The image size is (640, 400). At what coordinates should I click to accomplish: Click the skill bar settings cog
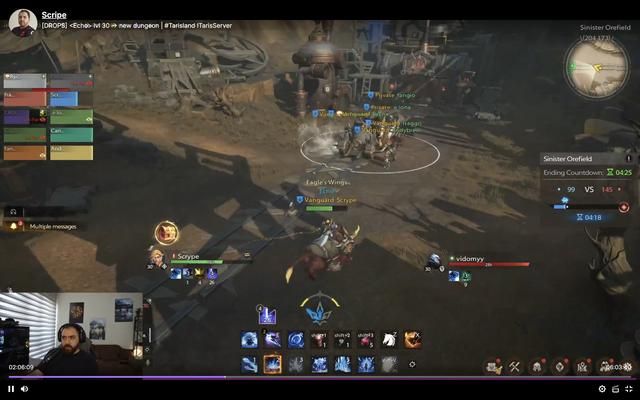(x=412, y=364)
